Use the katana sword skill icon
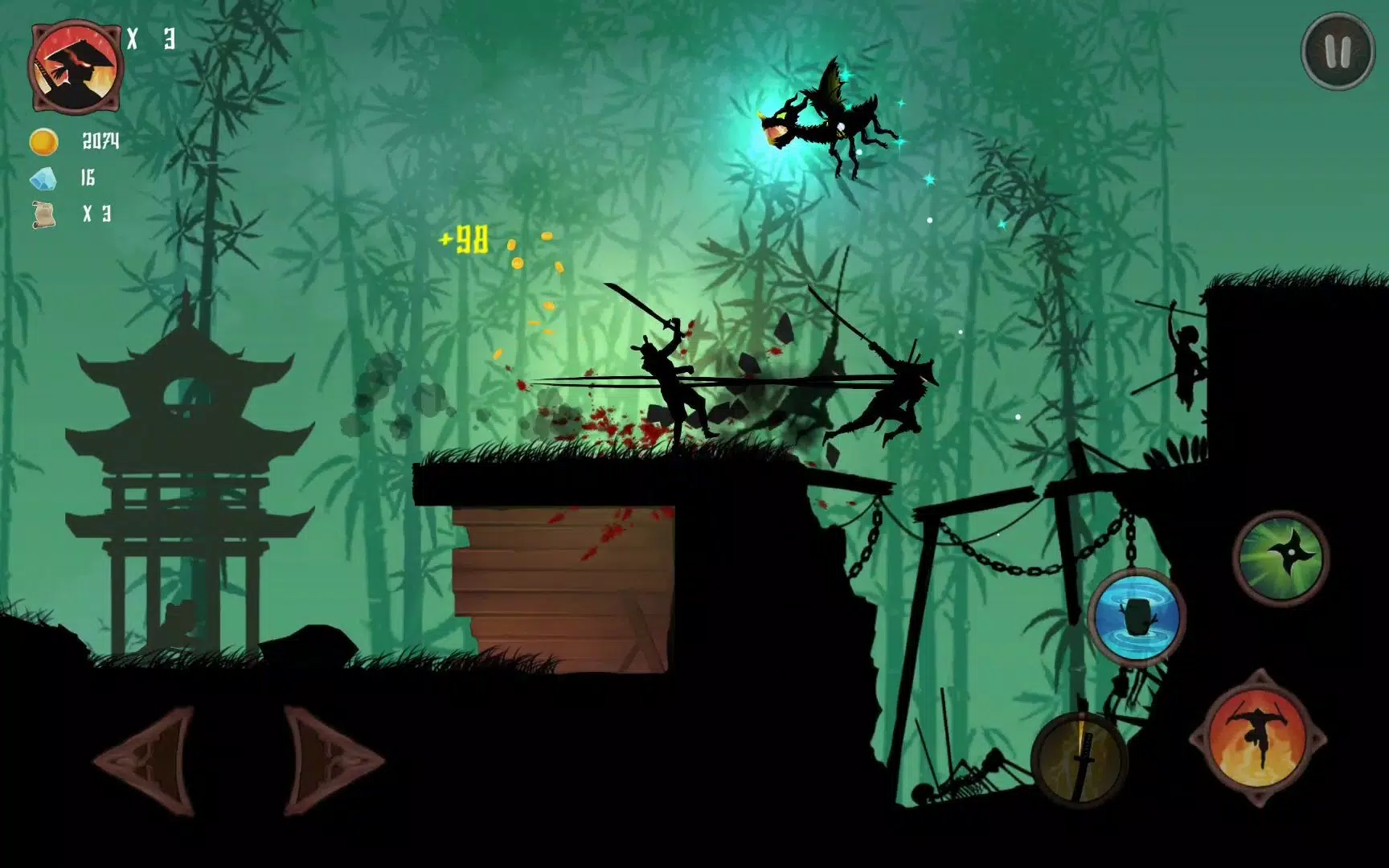This screenshot has height=868, width=1389. click(1079, 759)
